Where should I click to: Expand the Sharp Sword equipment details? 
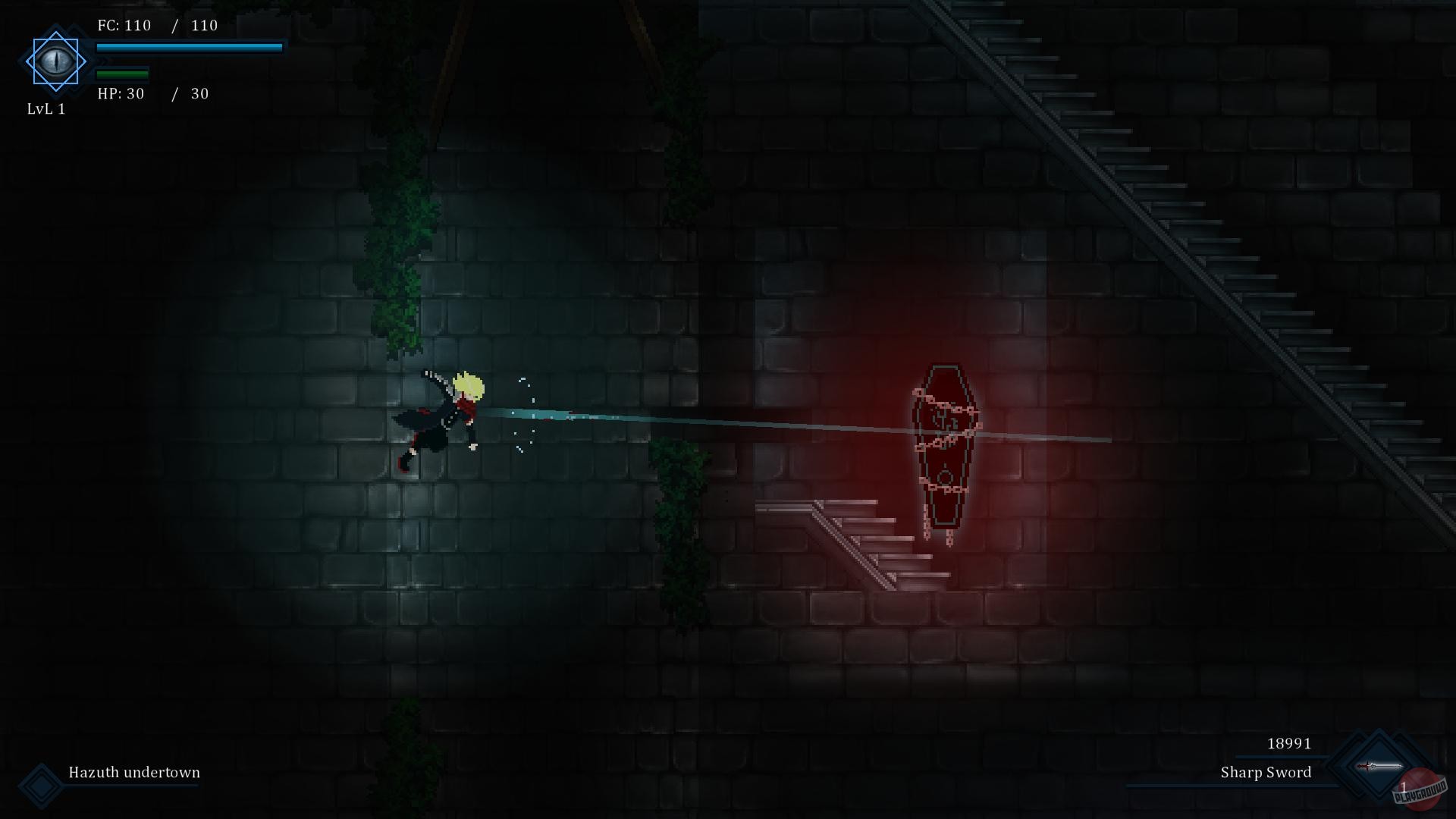pyautogui.click(x=1265, y=773)
